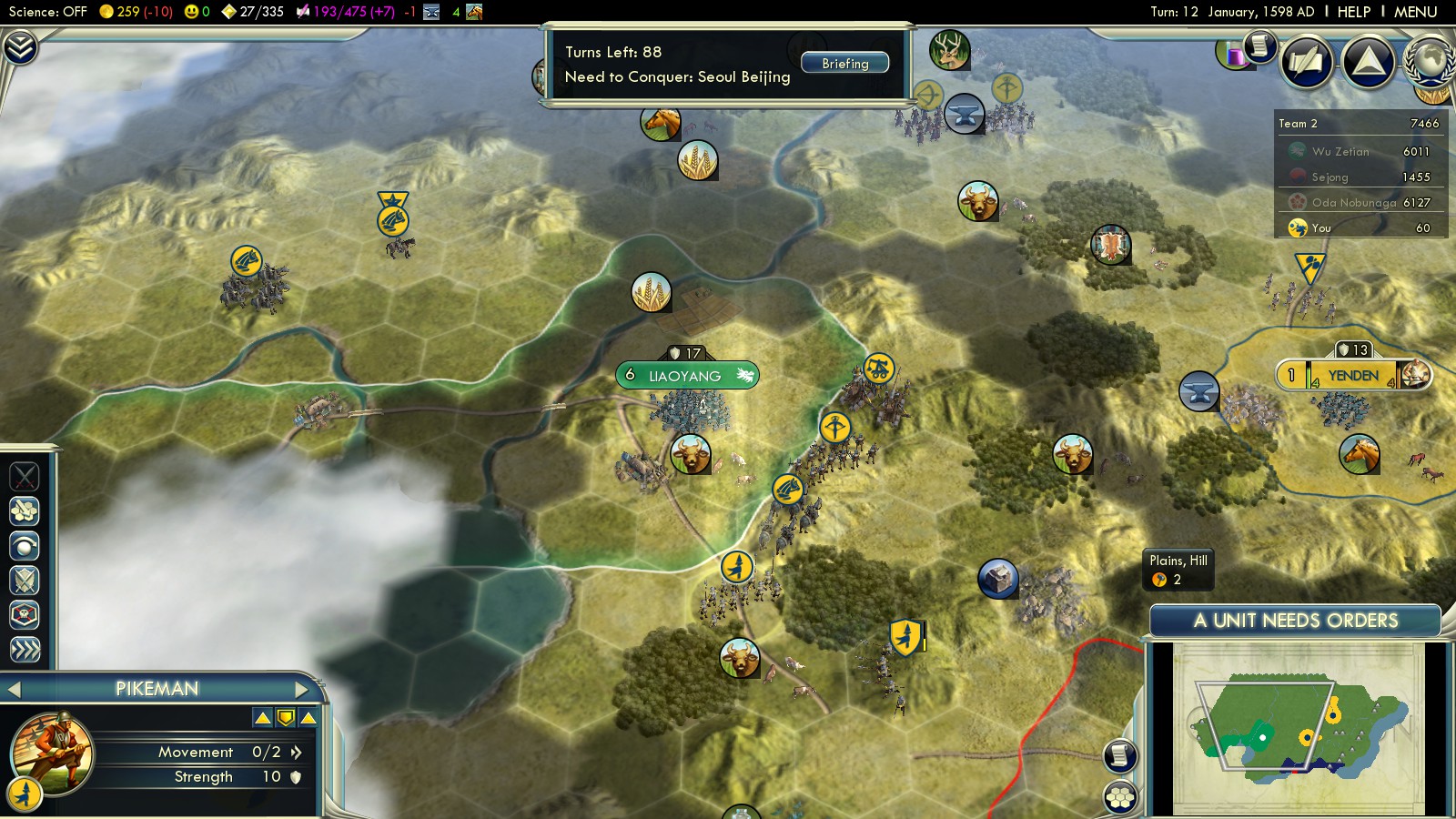
Task: Open the Briefing for the scenario
Action: pyautogui.click(x=844, y=63)
